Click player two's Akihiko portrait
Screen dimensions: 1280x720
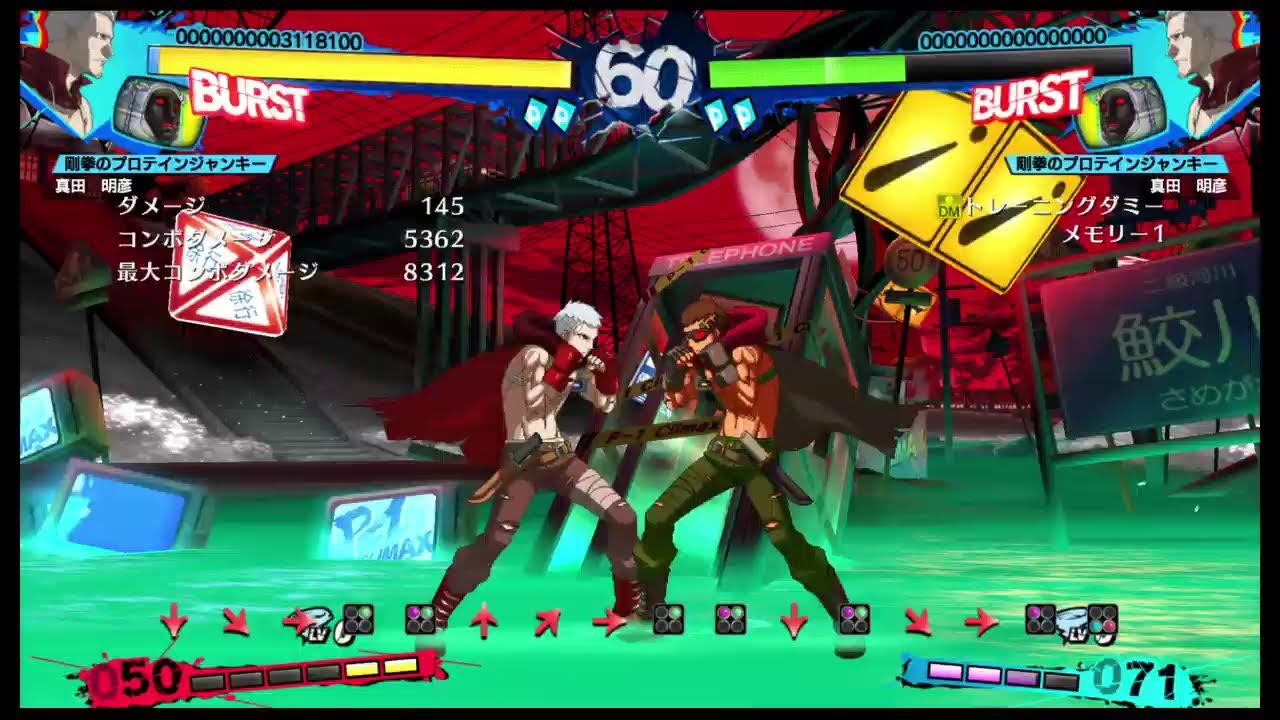[x=1205, y=60]
